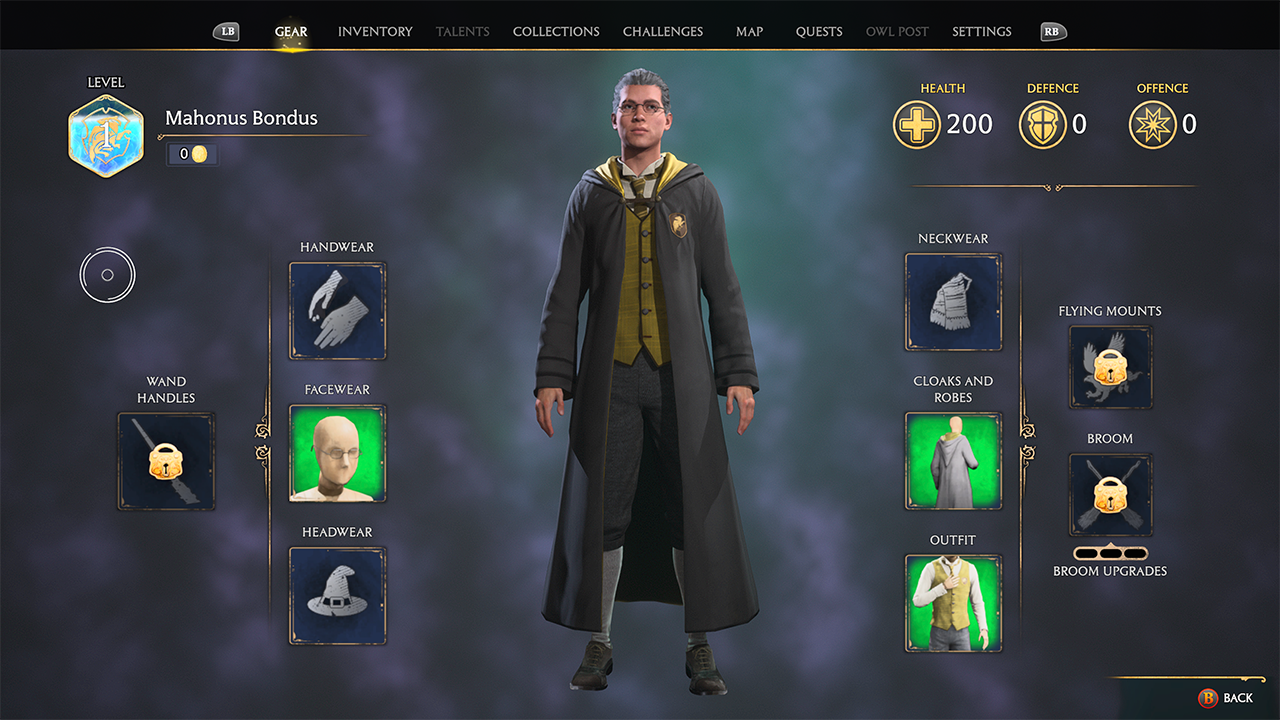Select the Handwear gloves slot
Viewport: 1280px width, 720px height.
[338, 311]
